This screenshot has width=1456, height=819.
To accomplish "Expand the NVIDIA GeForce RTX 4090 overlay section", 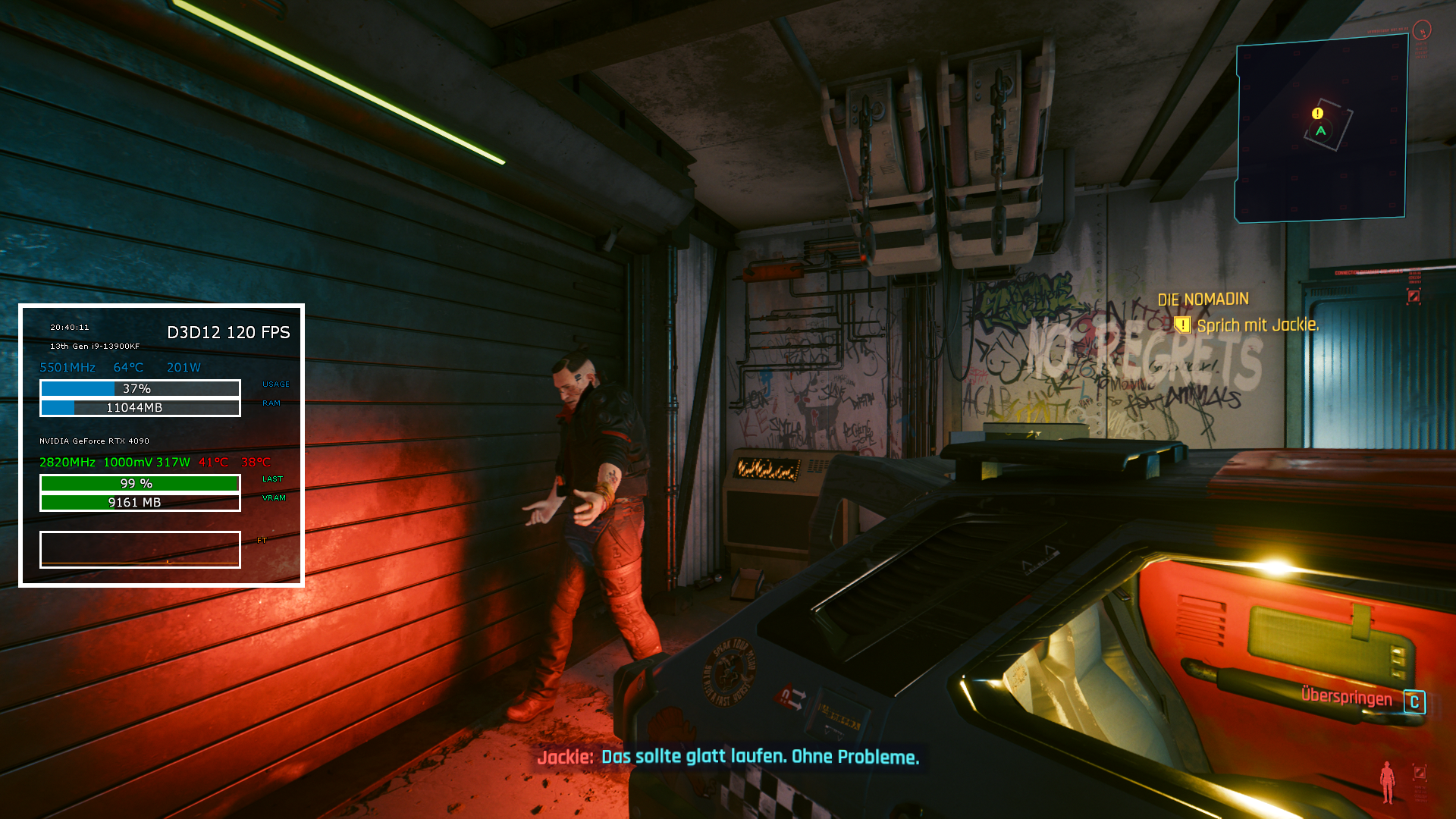I will [x=94, y=440].
